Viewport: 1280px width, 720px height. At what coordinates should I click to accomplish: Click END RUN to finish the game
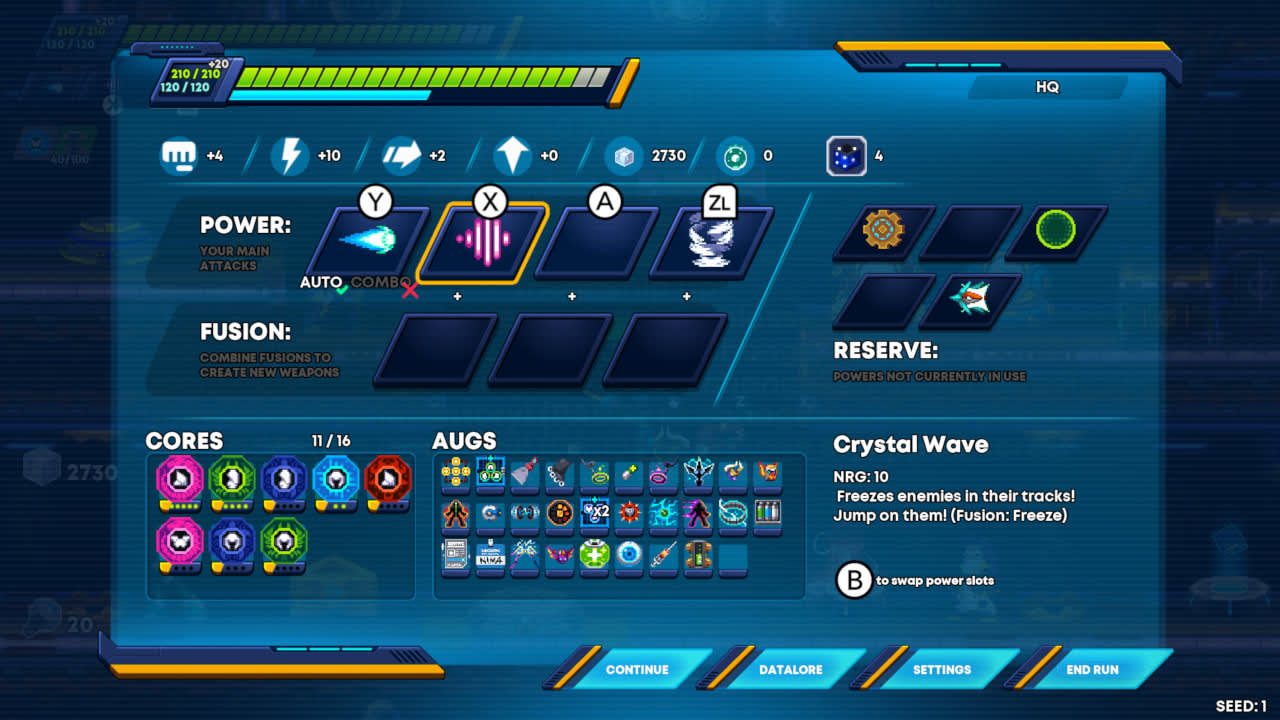1090,669
